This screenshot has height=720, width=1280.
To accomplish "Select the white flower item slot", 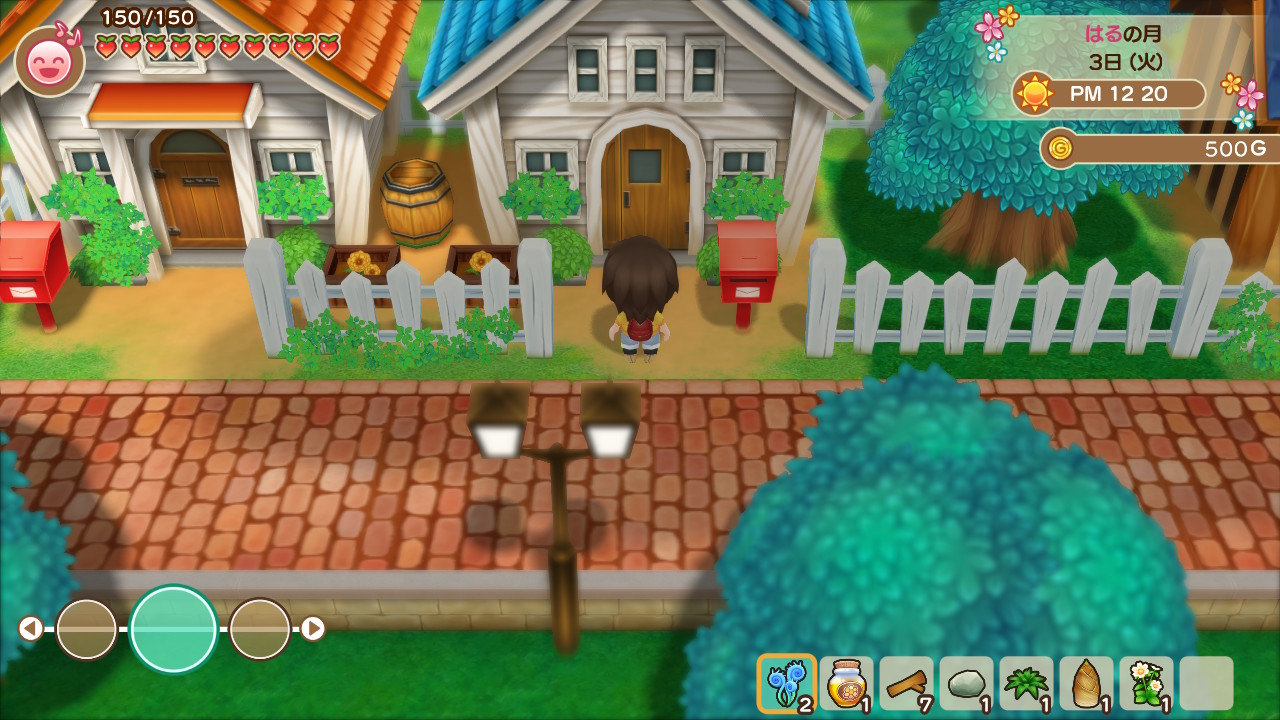I will 1146,683.
